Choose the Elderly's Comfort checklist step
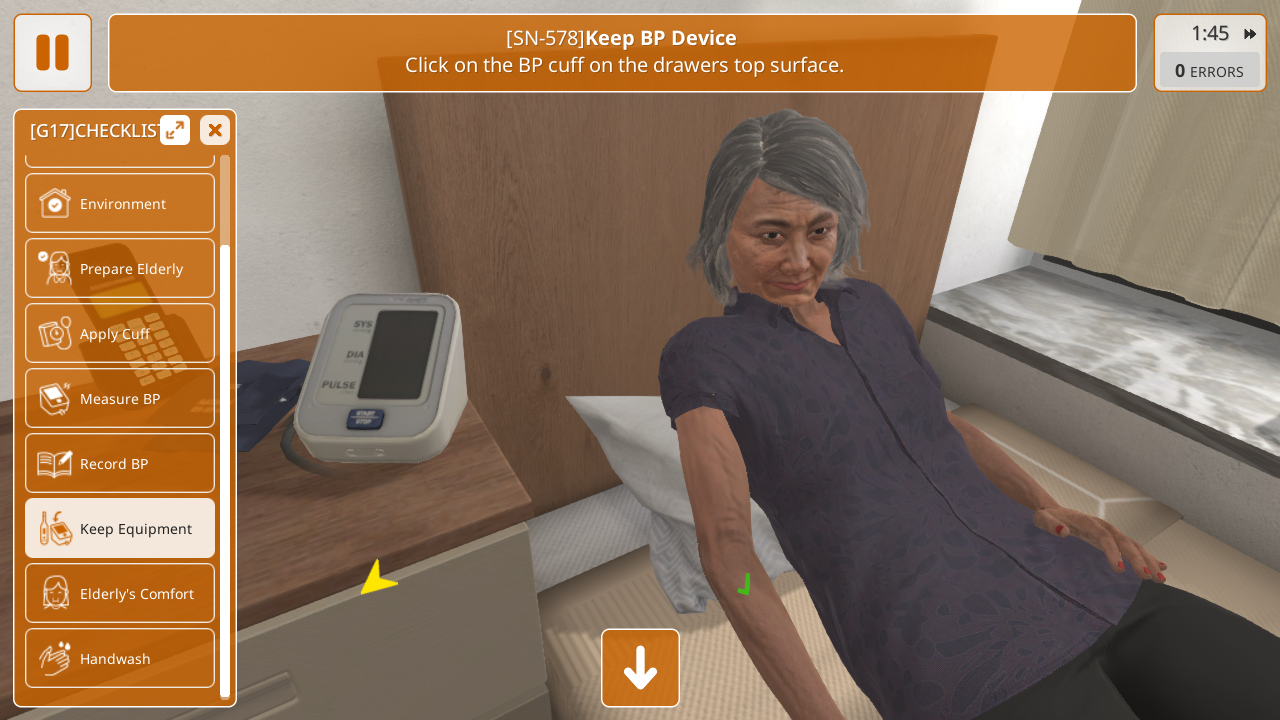 [120, 594]
